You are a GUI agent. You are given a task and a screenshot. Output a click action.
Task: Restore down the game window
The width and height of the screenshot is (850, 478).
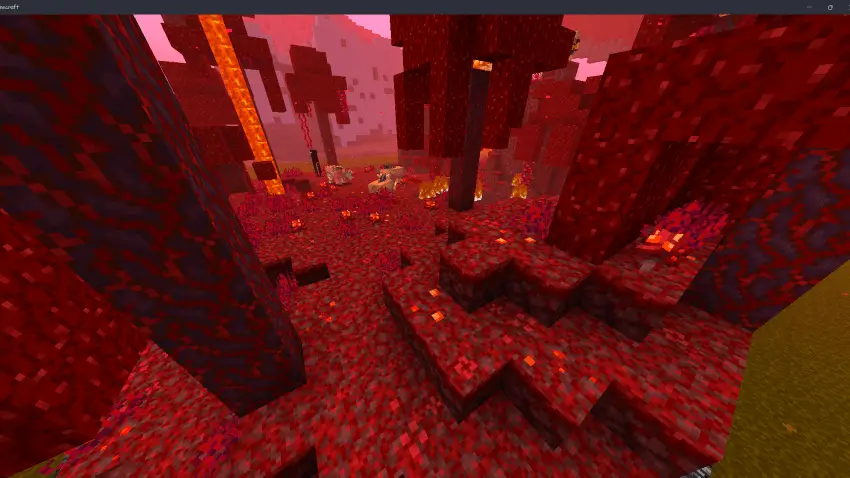coord(829,7)
